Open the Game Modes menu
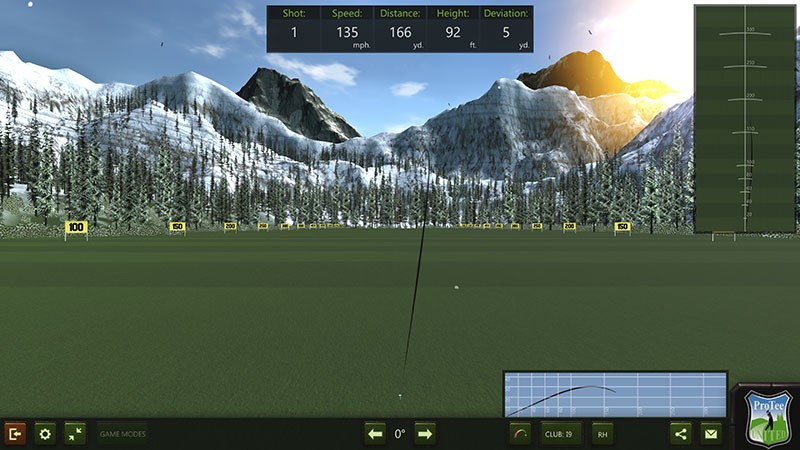 tap(123, 433)
